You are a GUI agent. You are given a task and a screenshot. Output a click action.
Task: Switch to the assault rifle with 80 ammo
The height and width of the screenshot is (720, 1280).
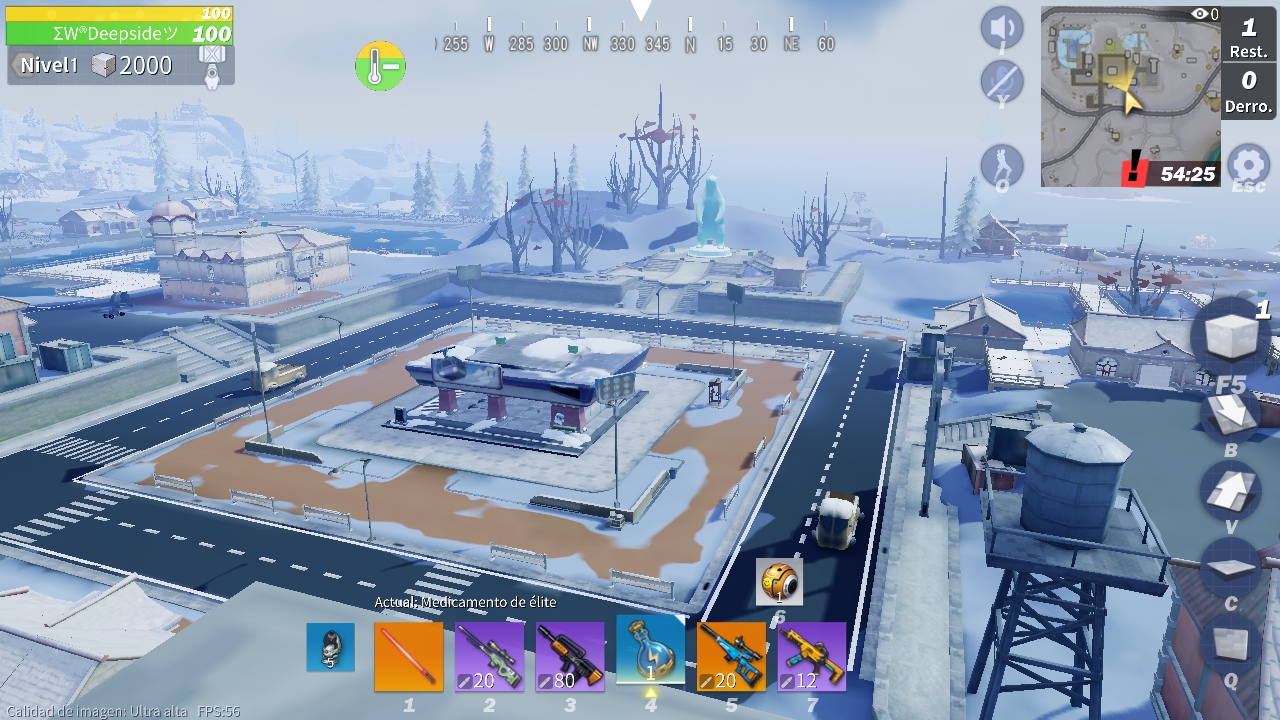click(570, 656)
